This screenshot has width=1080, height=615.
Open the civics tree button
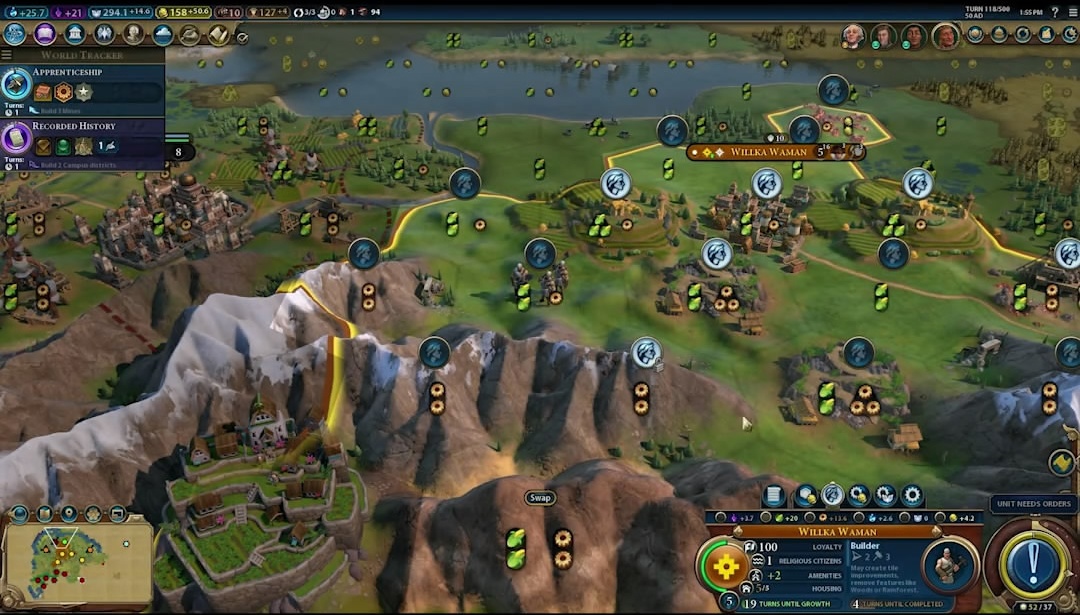(45, 34)
